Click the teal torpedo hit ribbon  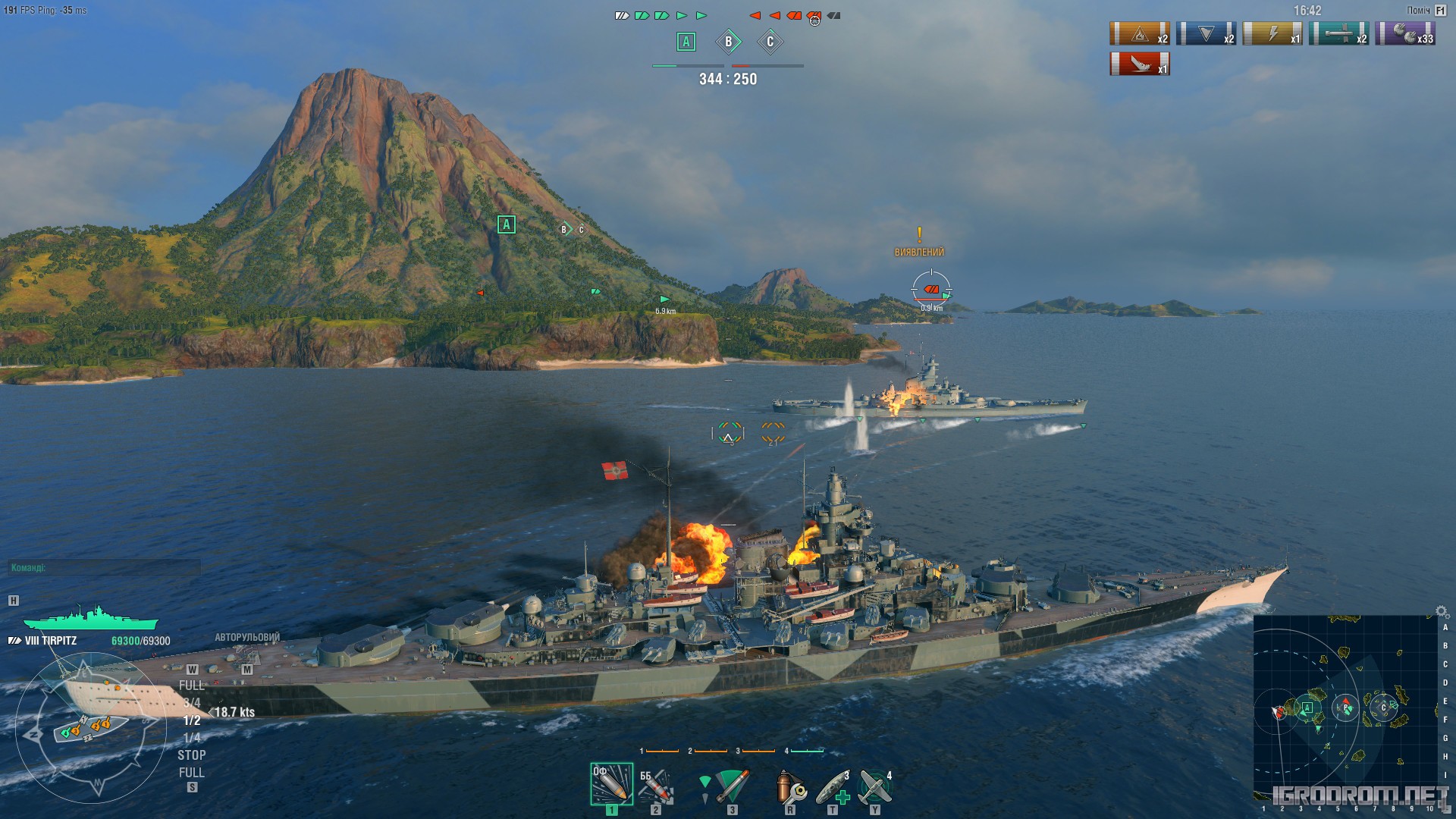1338,34
